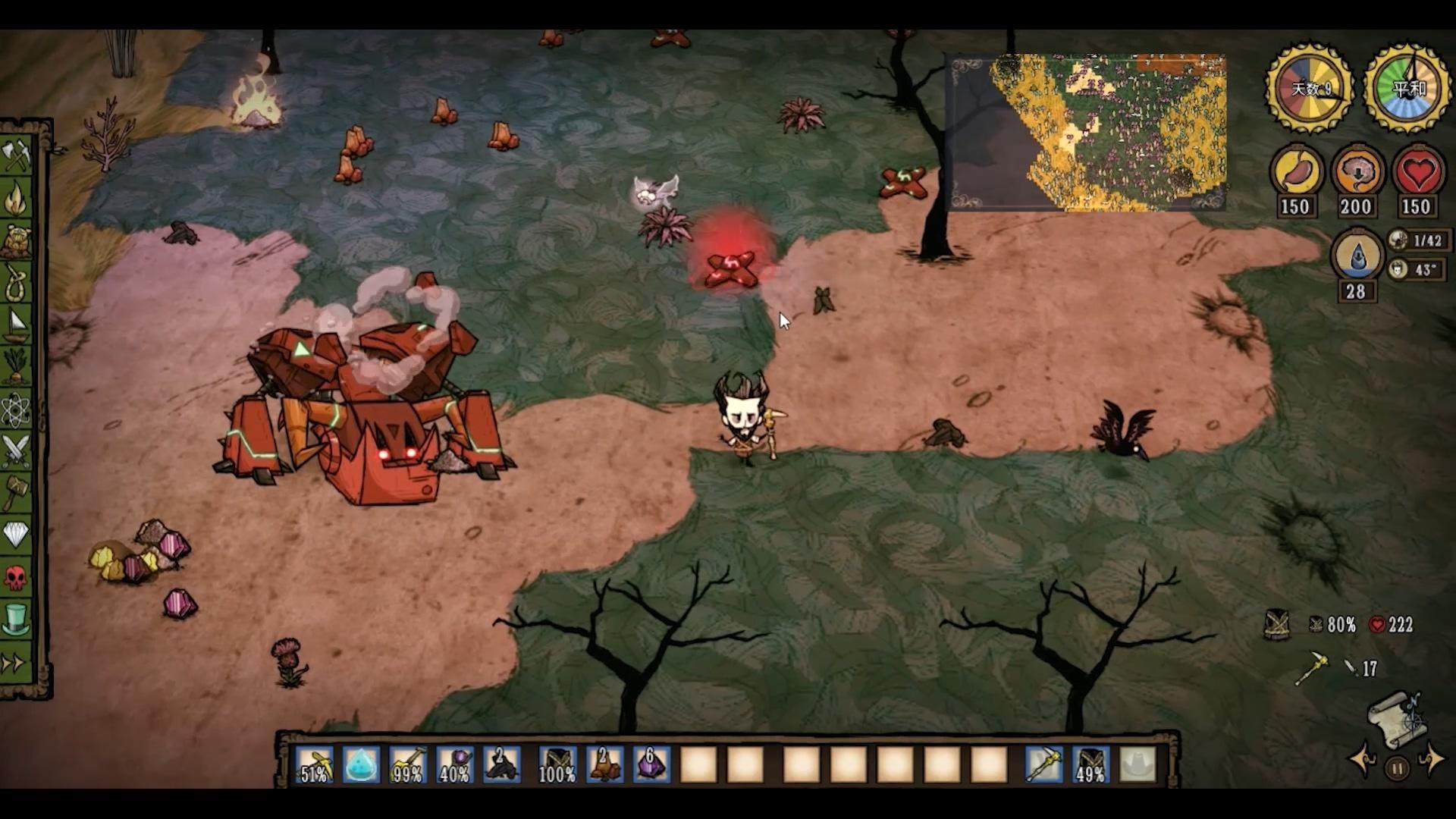1456x819 pixels.
Task: Select the blue water droplet item slot
Action: tap(361, 764)
